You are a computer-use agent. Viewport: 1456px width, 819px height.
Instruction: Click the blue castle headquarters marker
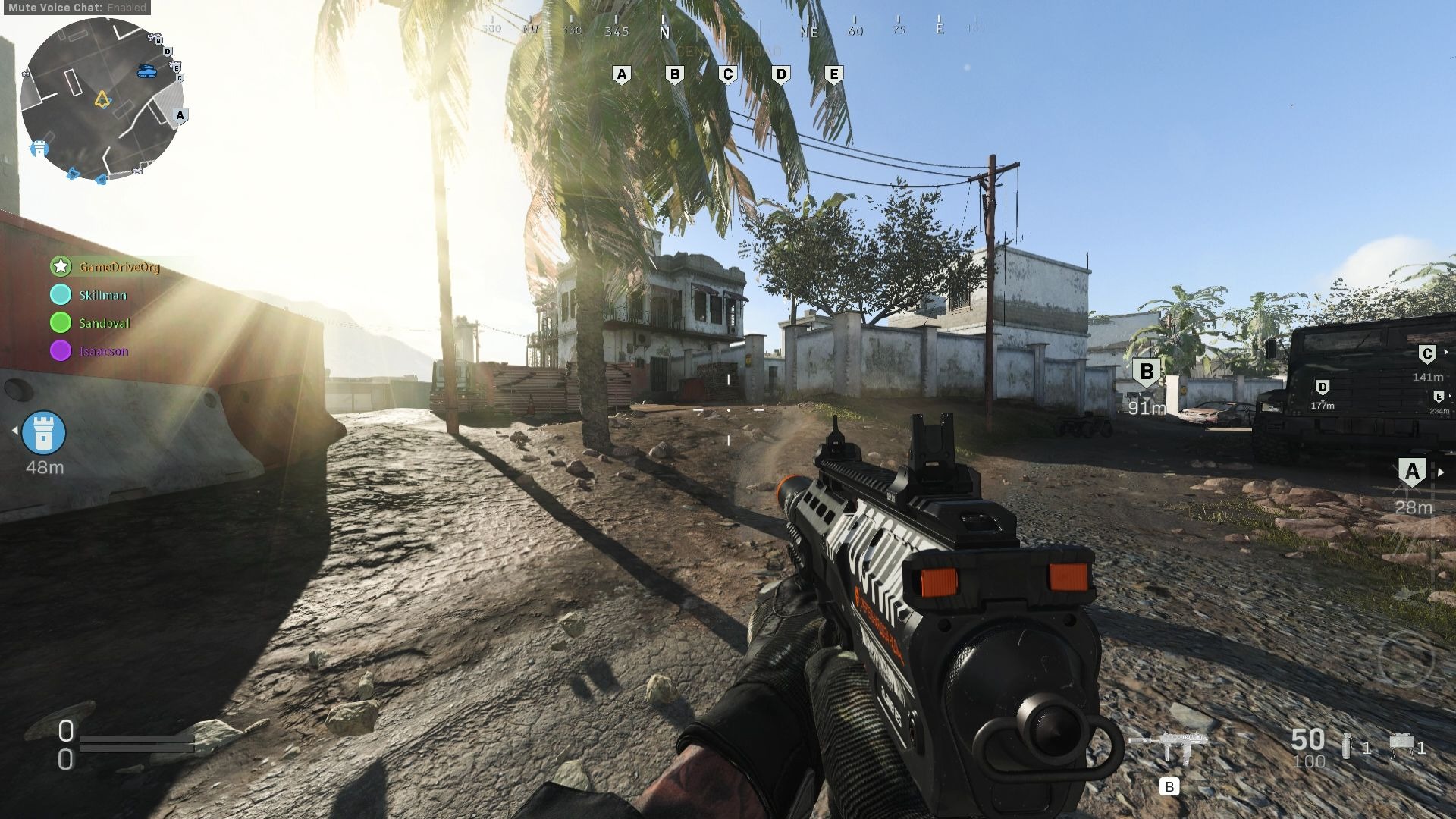point(44,433)
